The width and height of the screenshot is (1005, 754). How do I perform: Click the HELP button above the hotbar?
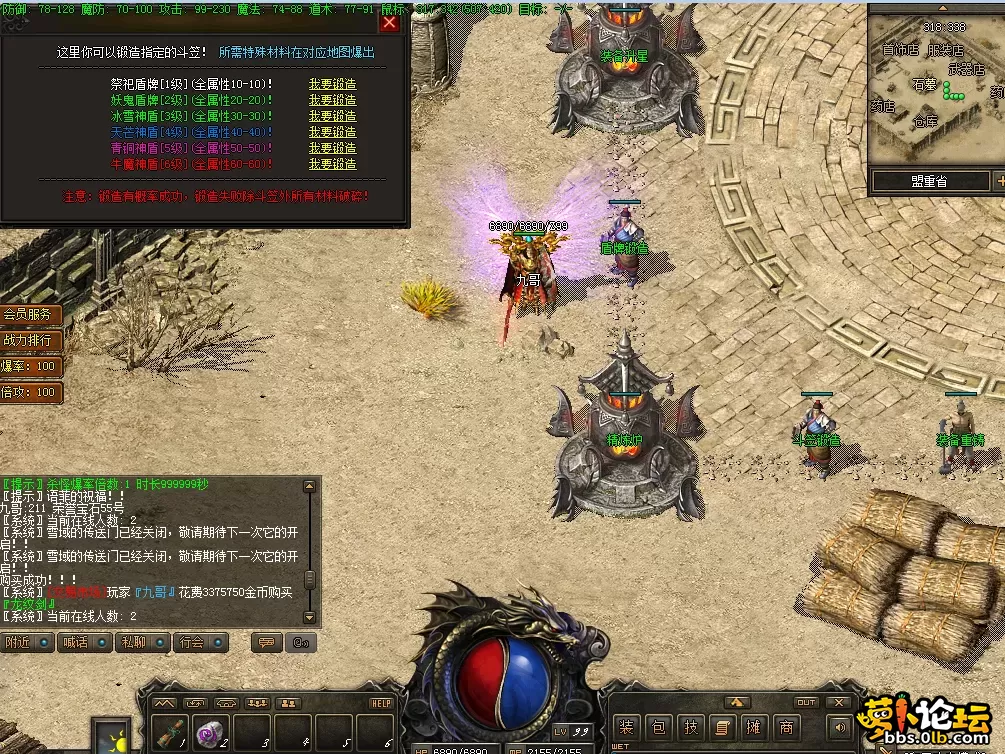coord(381,703)
